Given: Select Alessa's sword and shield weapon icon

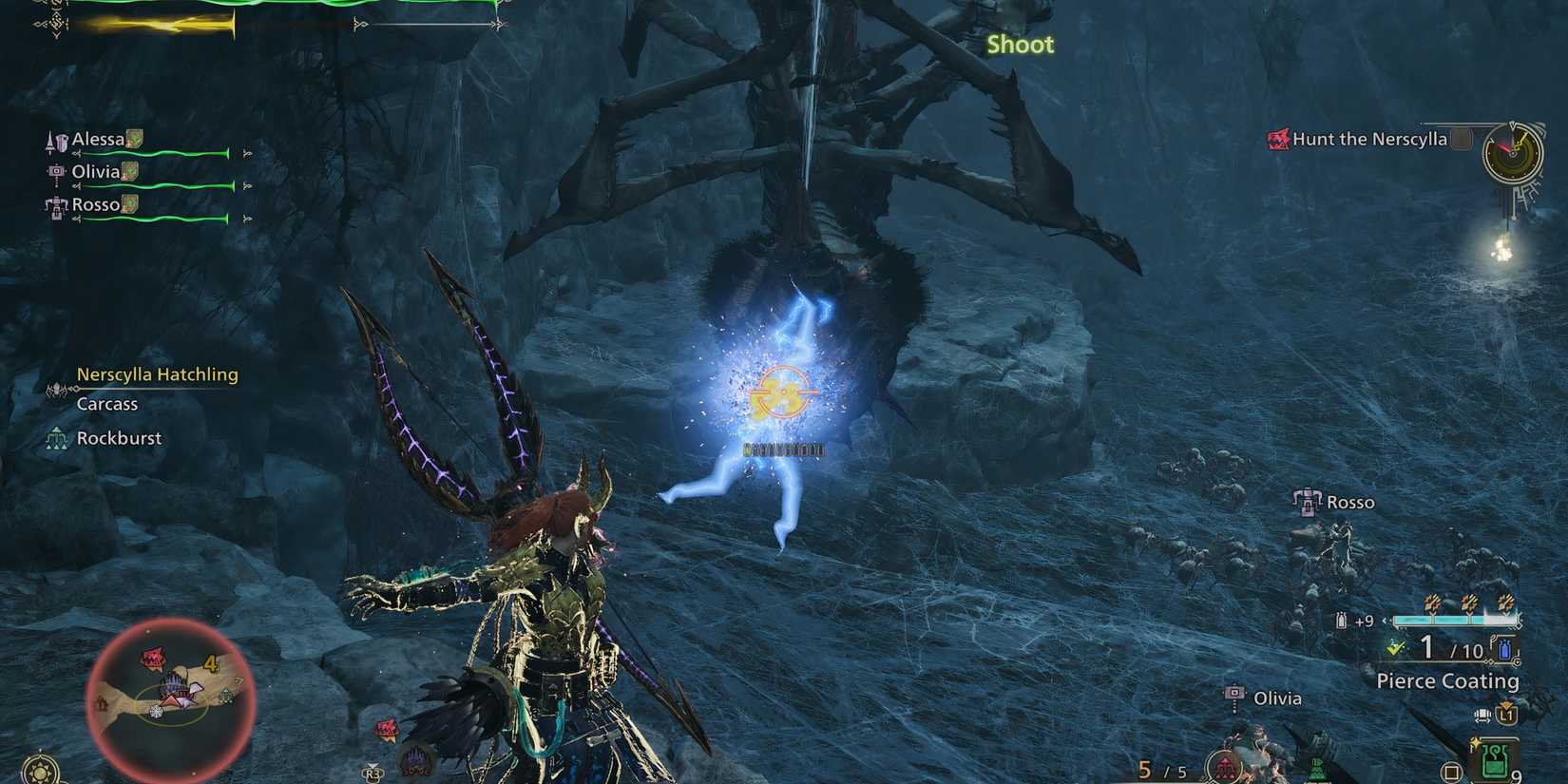Looking at the screenshot, I should [56, 142].
